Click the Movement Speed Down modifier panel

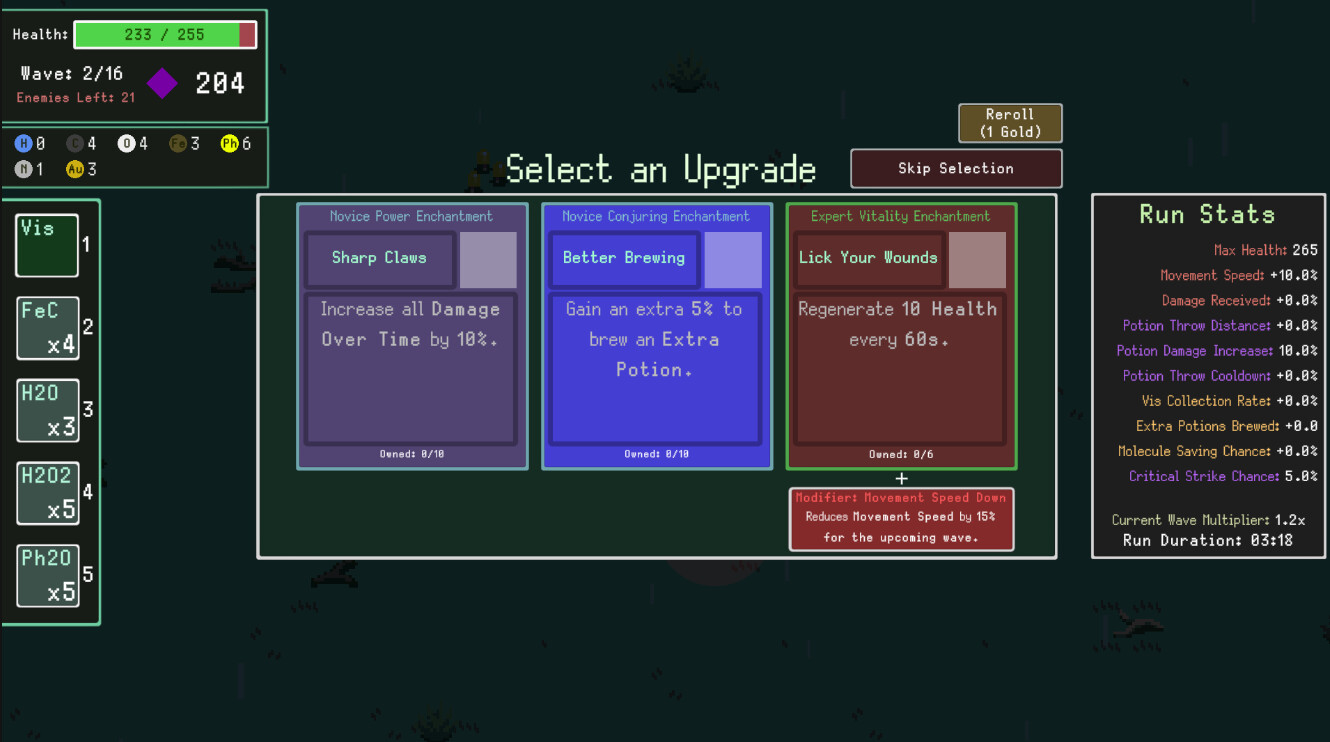[901, 518]
